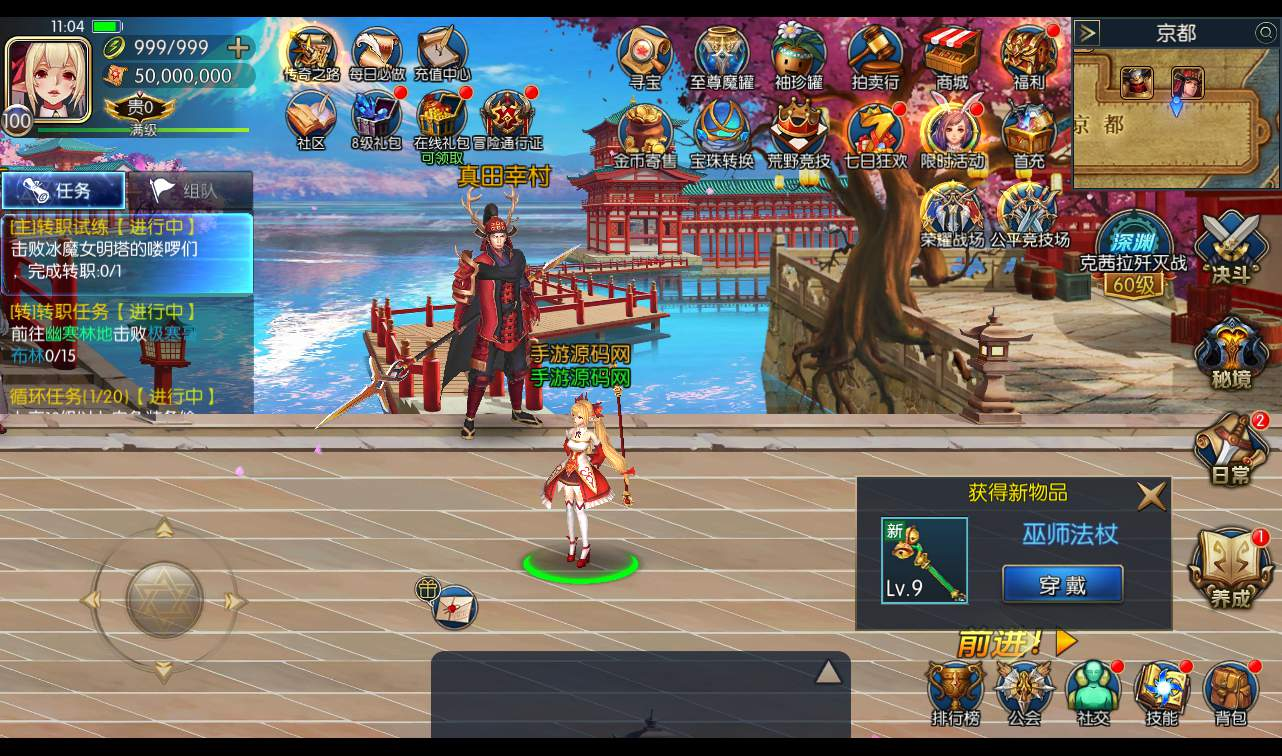Open the 袖珍罐 pocket jar icon
Screen dimensions: 1282x756
797,53
